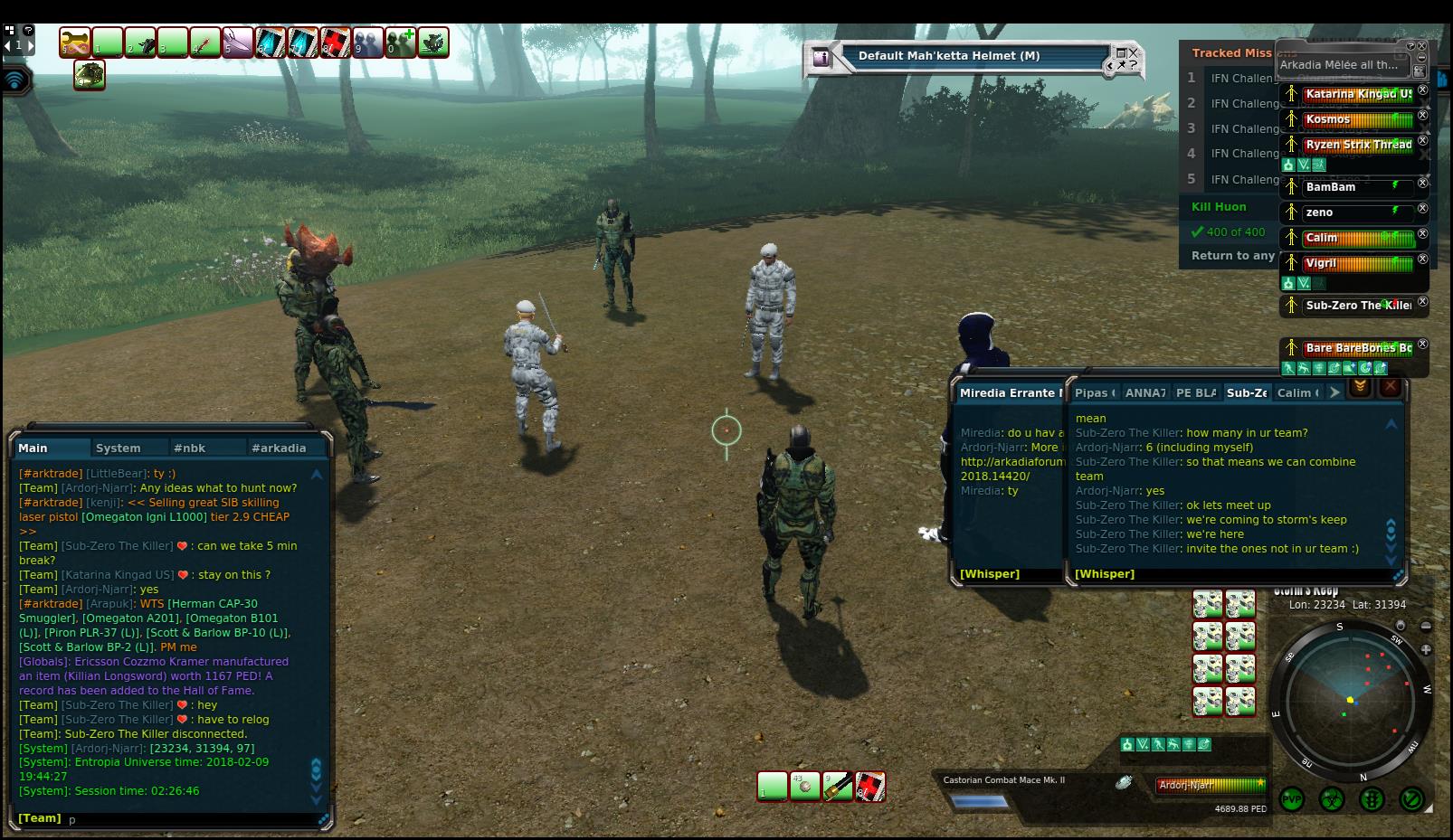Switch to the Calim whisper tab

coord(1296,392)
